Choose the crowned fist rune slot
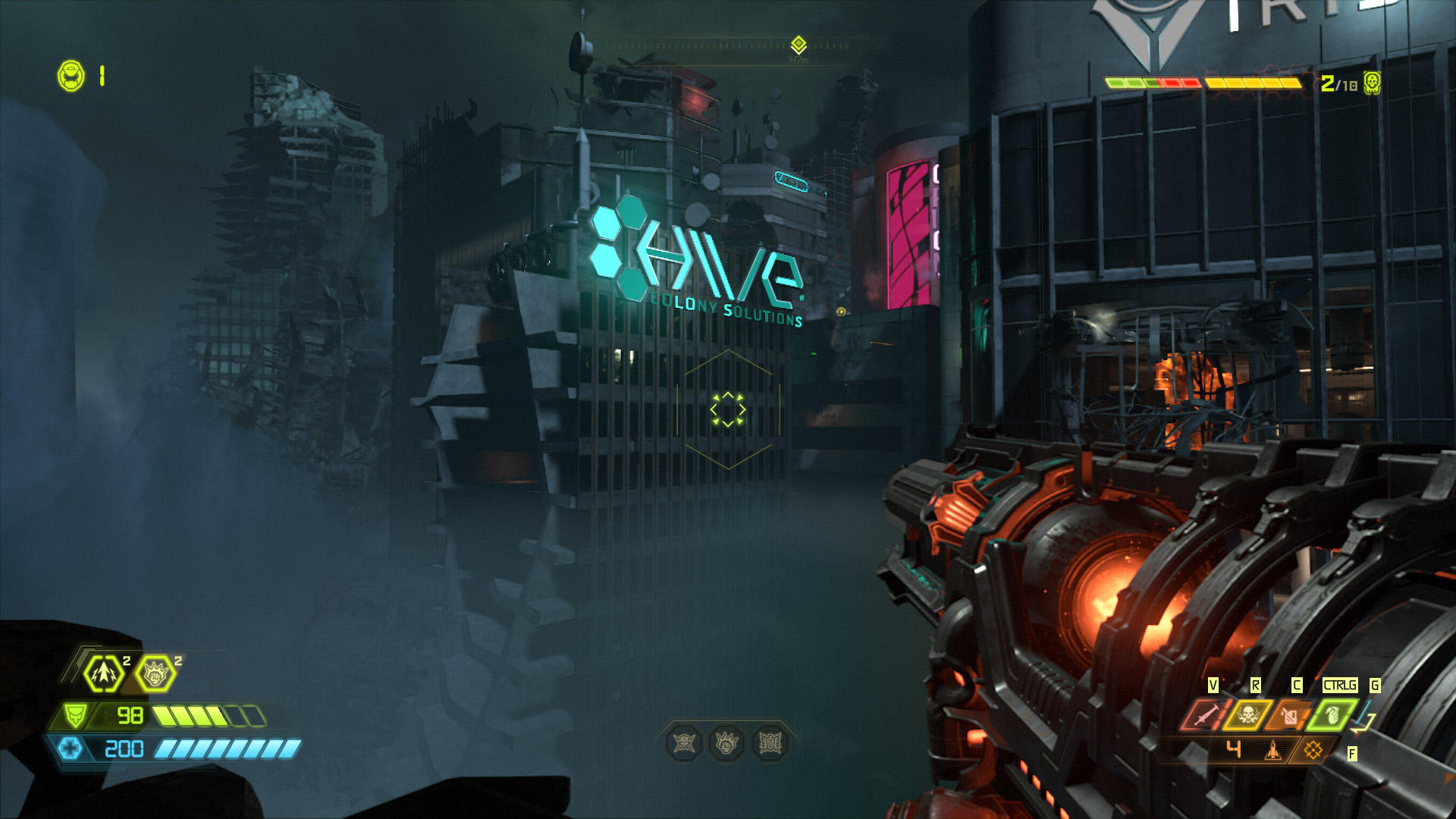 (726, 743)
